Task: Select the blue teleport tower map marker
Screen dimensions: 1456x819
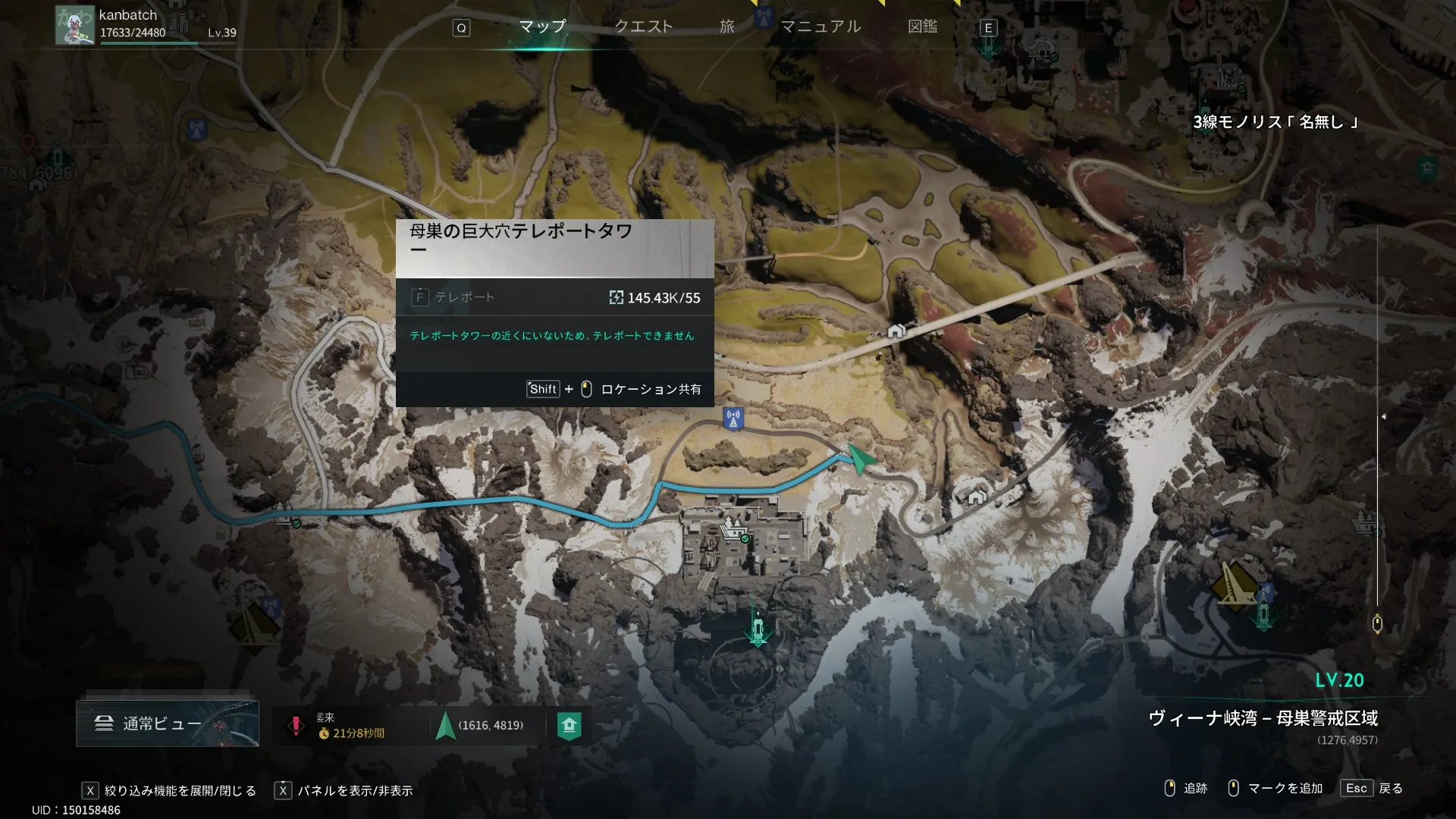Action: tap(733, 419)
